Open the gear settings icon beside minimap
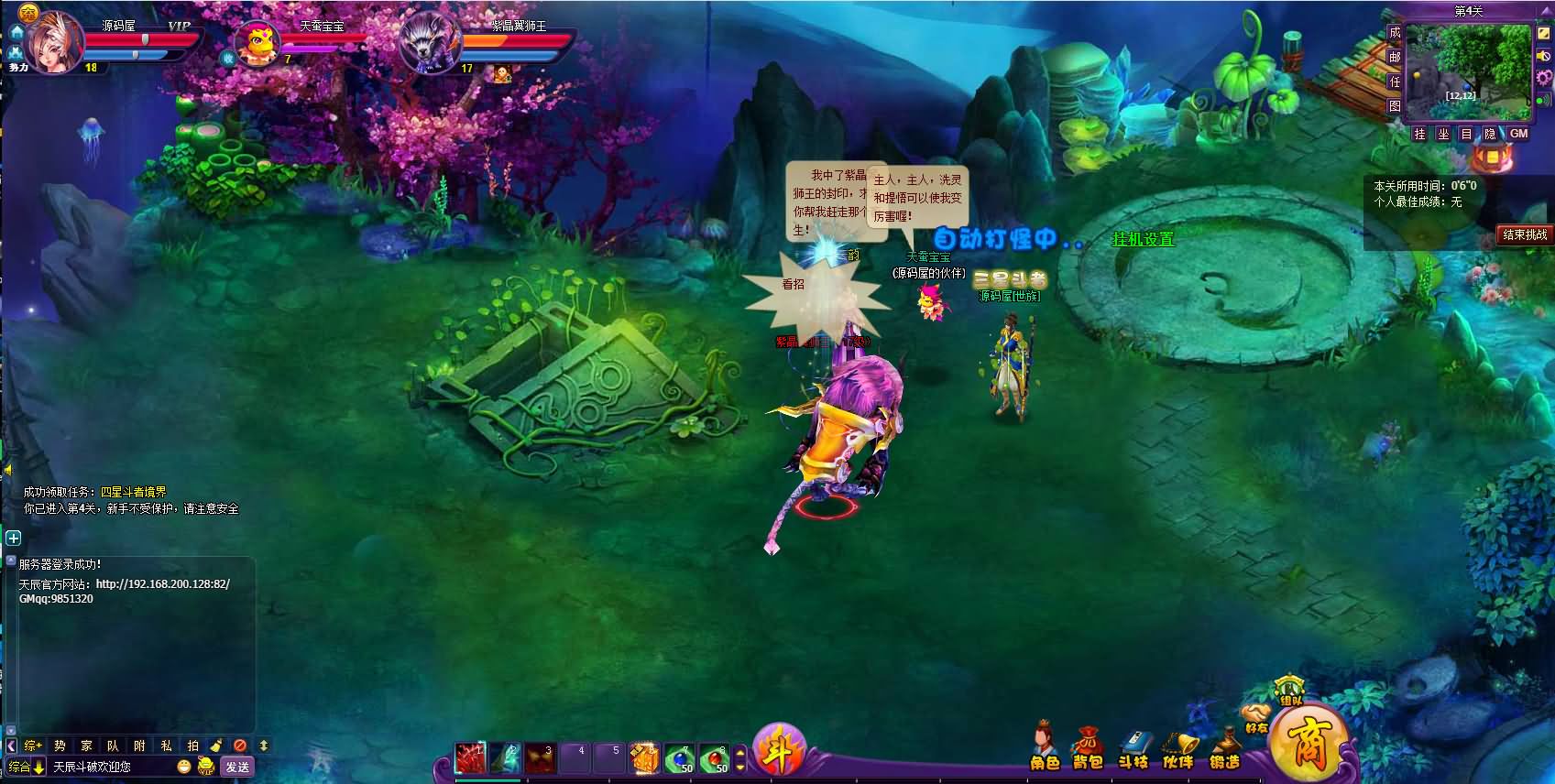 (x=1543, y=77)
